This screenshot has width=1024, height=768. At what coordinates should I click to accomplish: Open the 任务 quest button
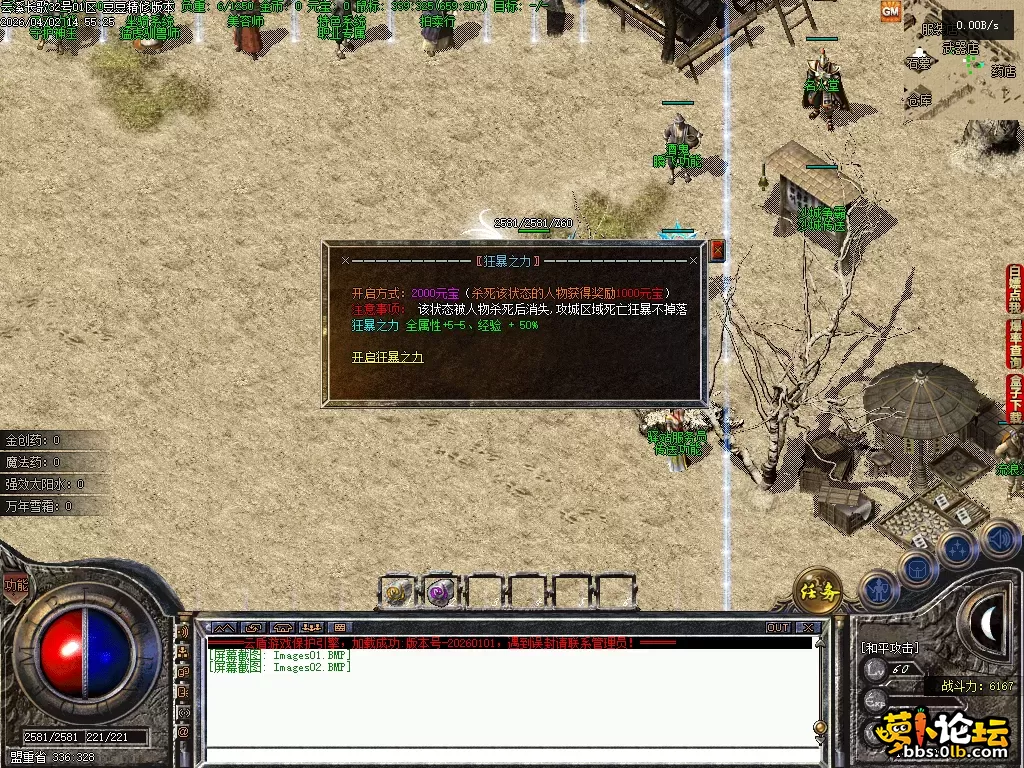[x=817, y=592]
